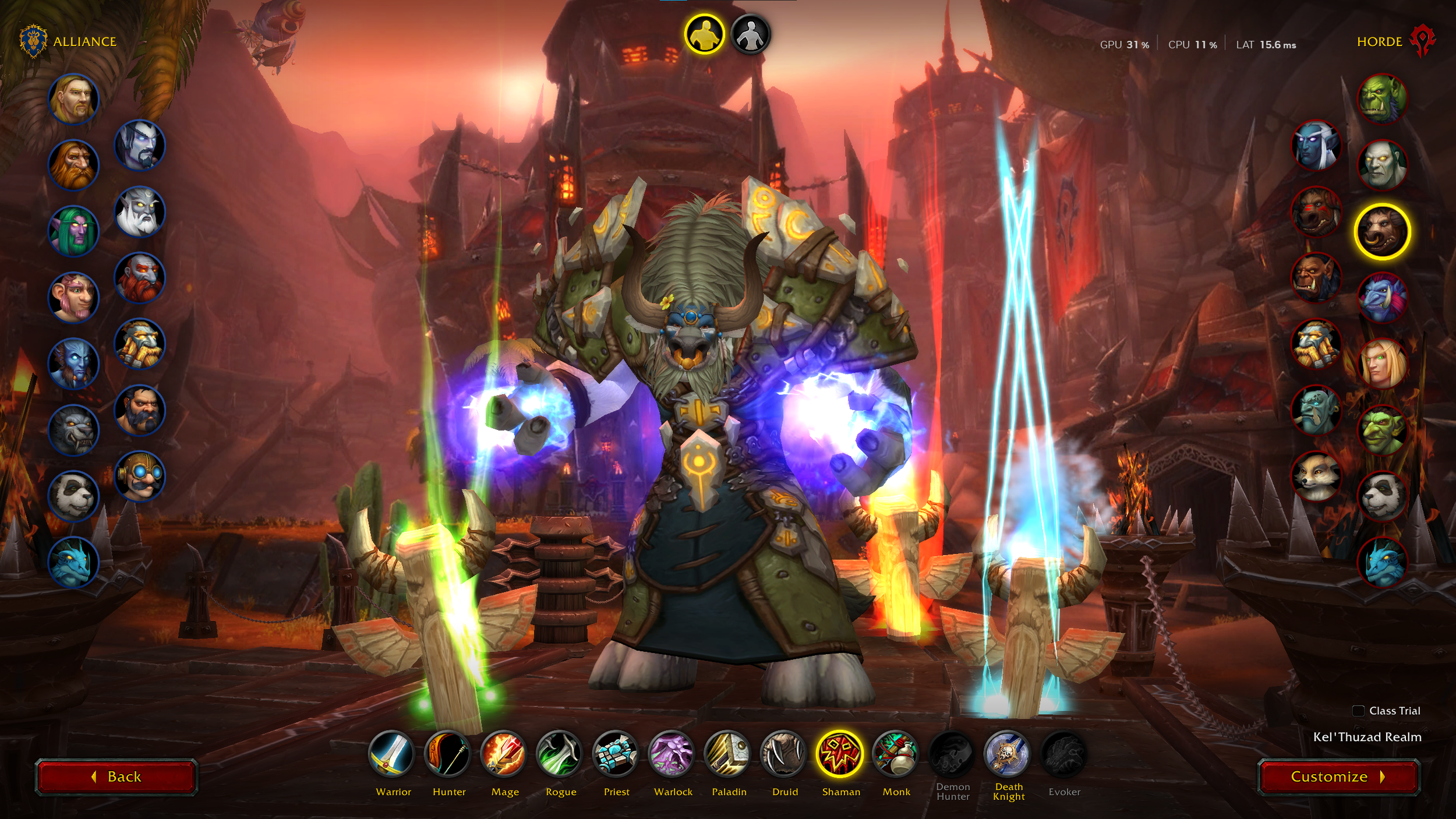Choose the Hunter class
Image resolution: width=1456 pixels, height=819 pixels.
point(448,754)
